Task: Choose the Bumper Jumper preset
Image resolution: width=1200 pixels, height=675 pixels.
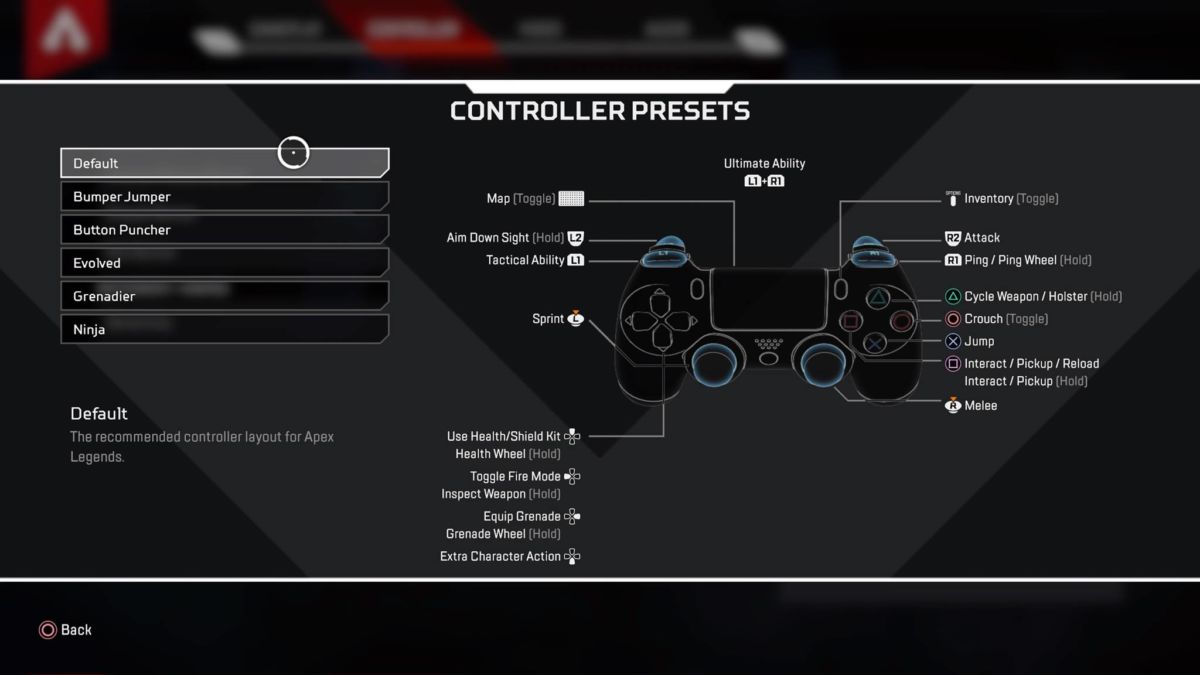Action: (224, 197)
